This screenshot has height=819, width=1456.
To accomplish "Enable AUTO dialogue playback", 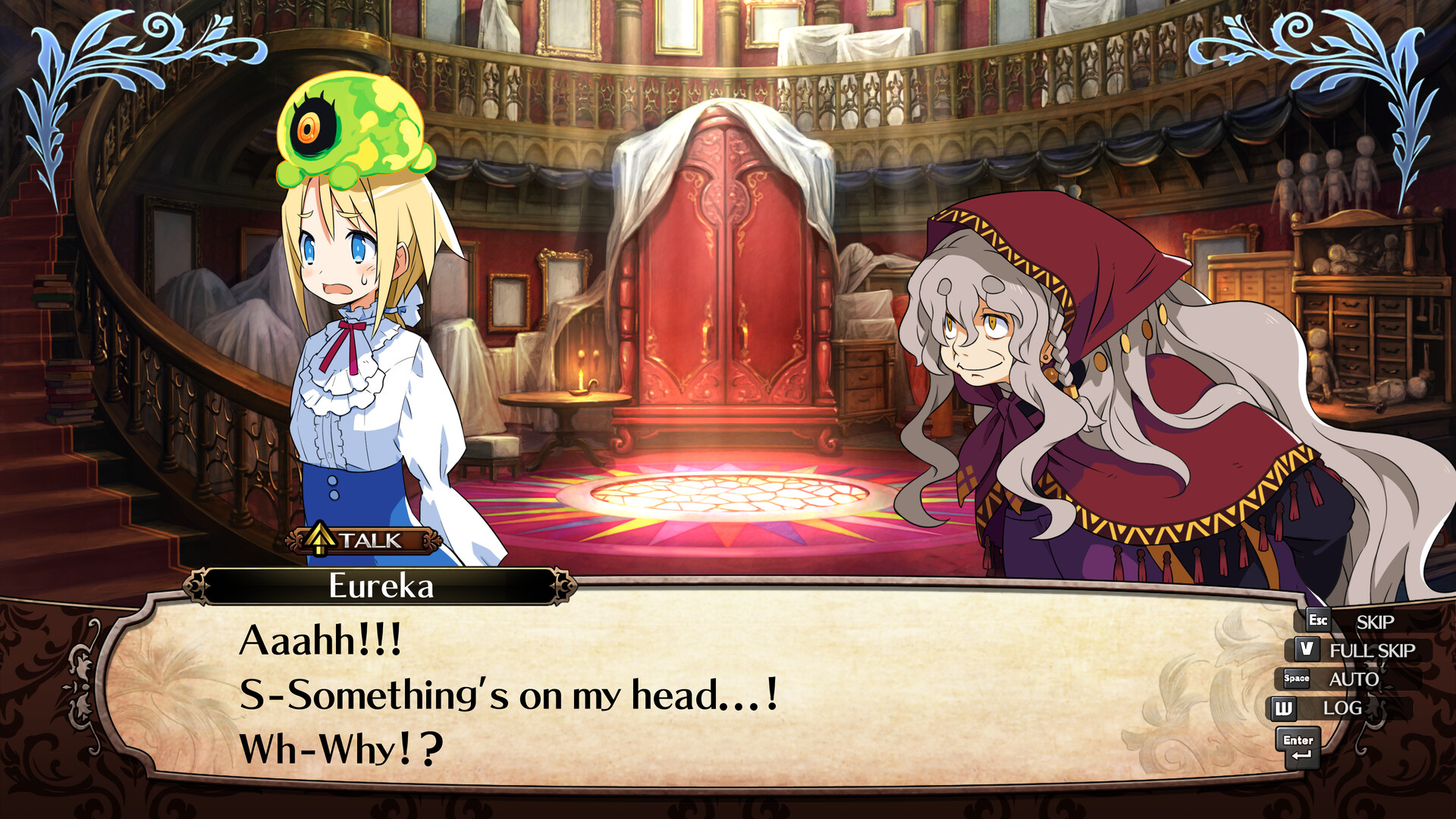I will coord(1355,679).
